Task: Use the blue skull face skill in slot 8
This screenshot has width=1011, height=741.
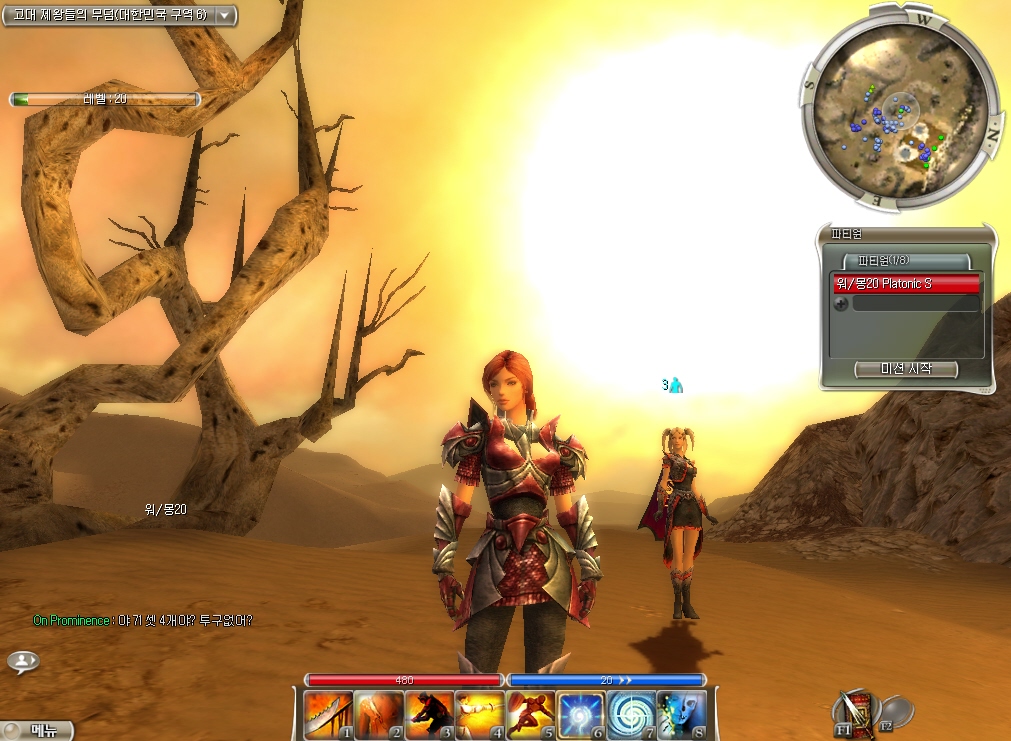Action: coord(682,716)
